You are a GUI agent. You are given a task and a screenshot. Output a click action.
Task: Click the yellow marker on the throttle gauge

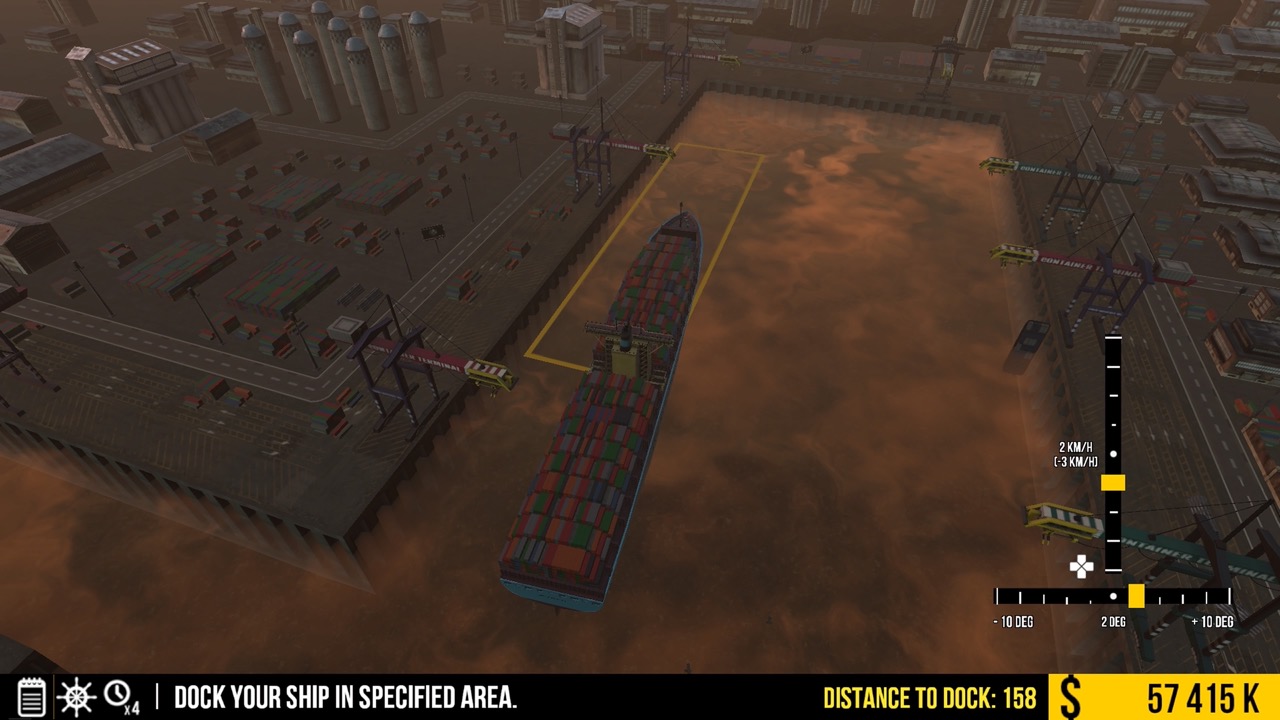click(1113, 482)
